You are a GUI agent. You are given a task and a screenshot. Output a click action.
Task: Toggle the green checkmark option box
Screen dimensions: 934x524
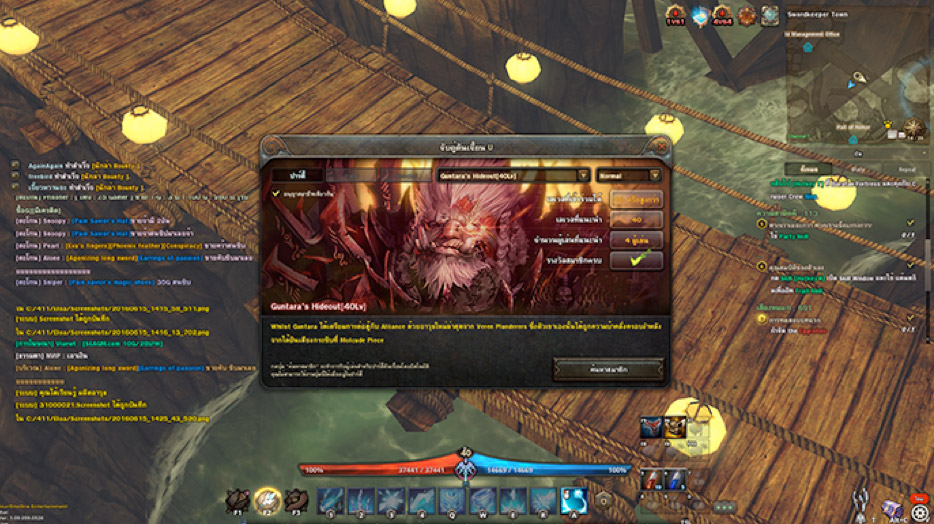(x=635, y=259)
